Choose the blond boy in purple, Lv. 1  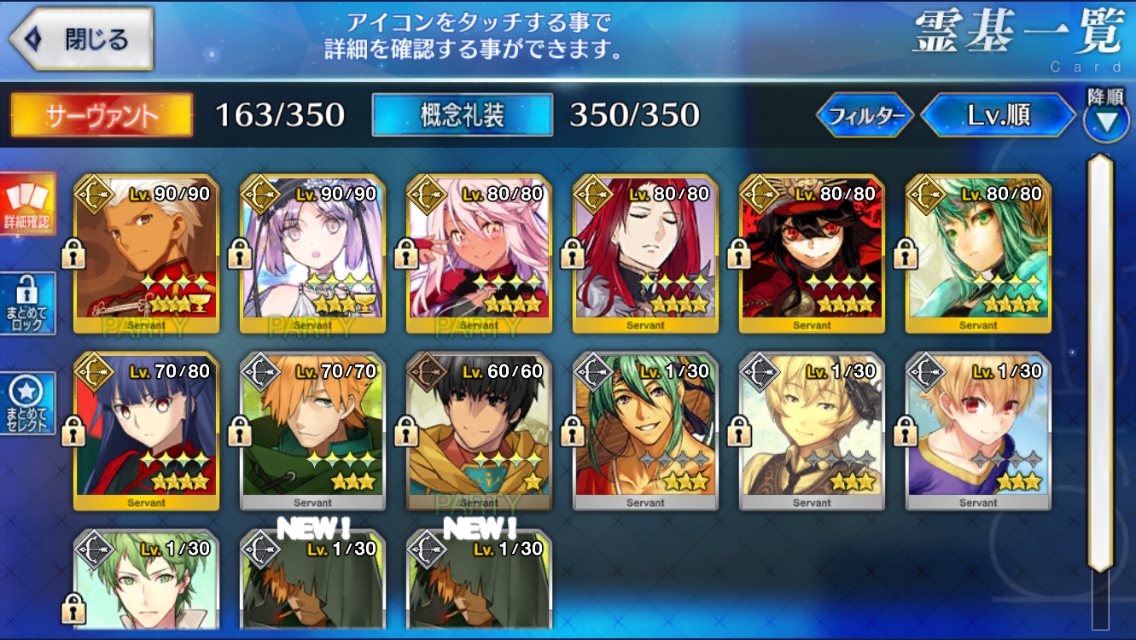977,432
